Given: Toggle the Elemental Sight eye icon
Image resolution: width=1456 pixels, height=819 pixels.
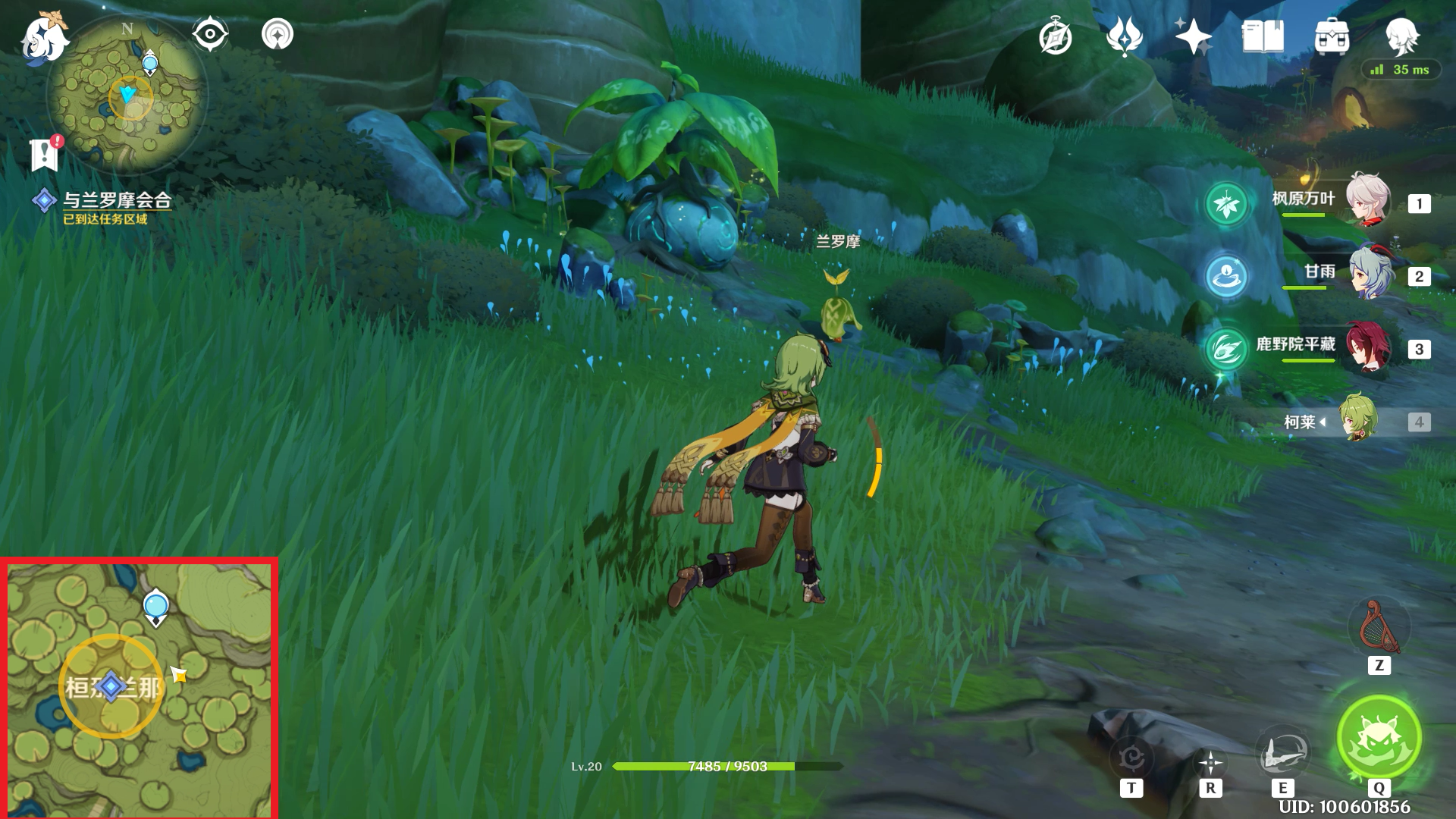Looking at the screenshot, I should click(210, 34).
